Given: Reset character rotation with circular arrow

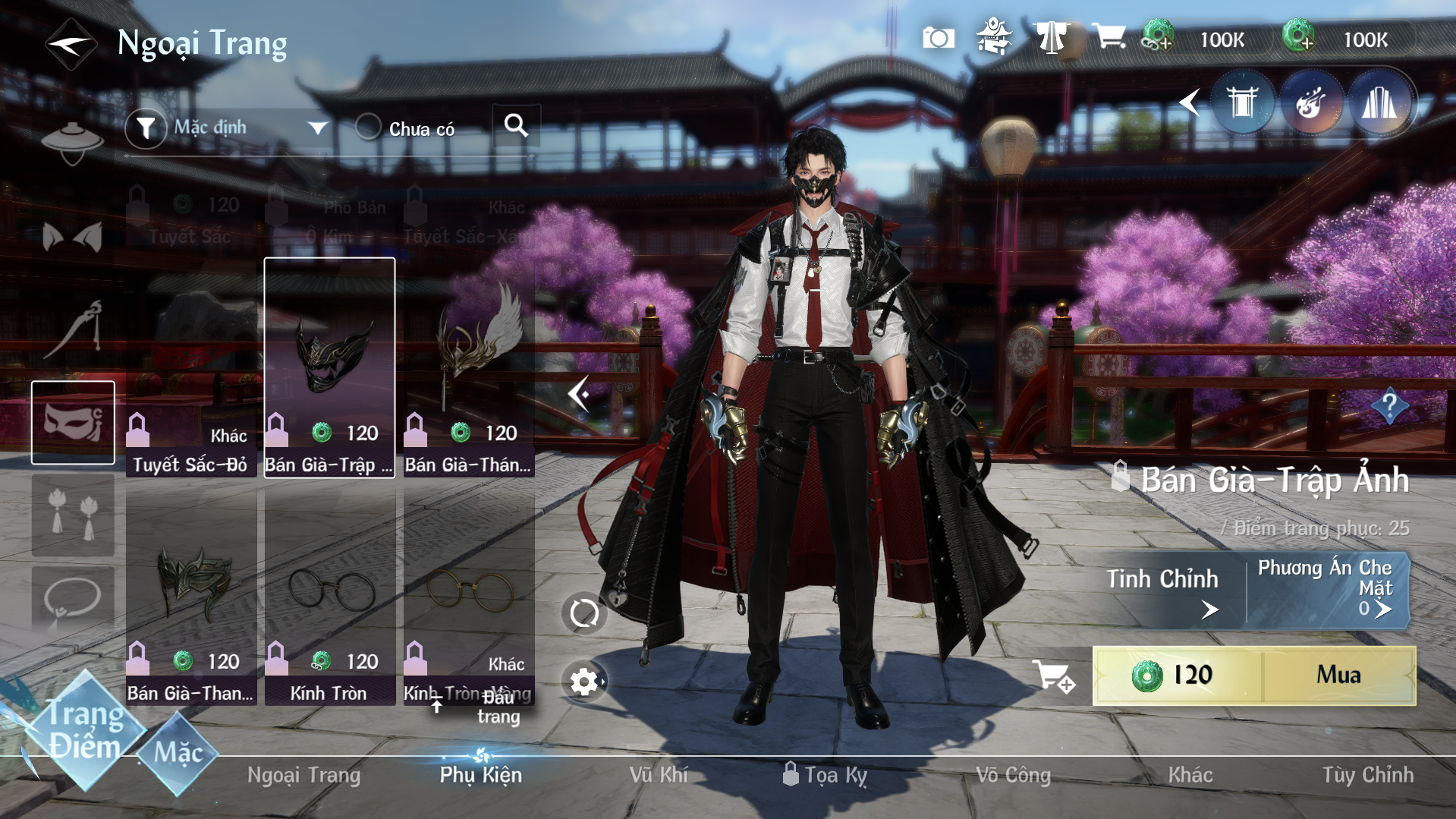Looking at the screenshot, I should point(583,613).
